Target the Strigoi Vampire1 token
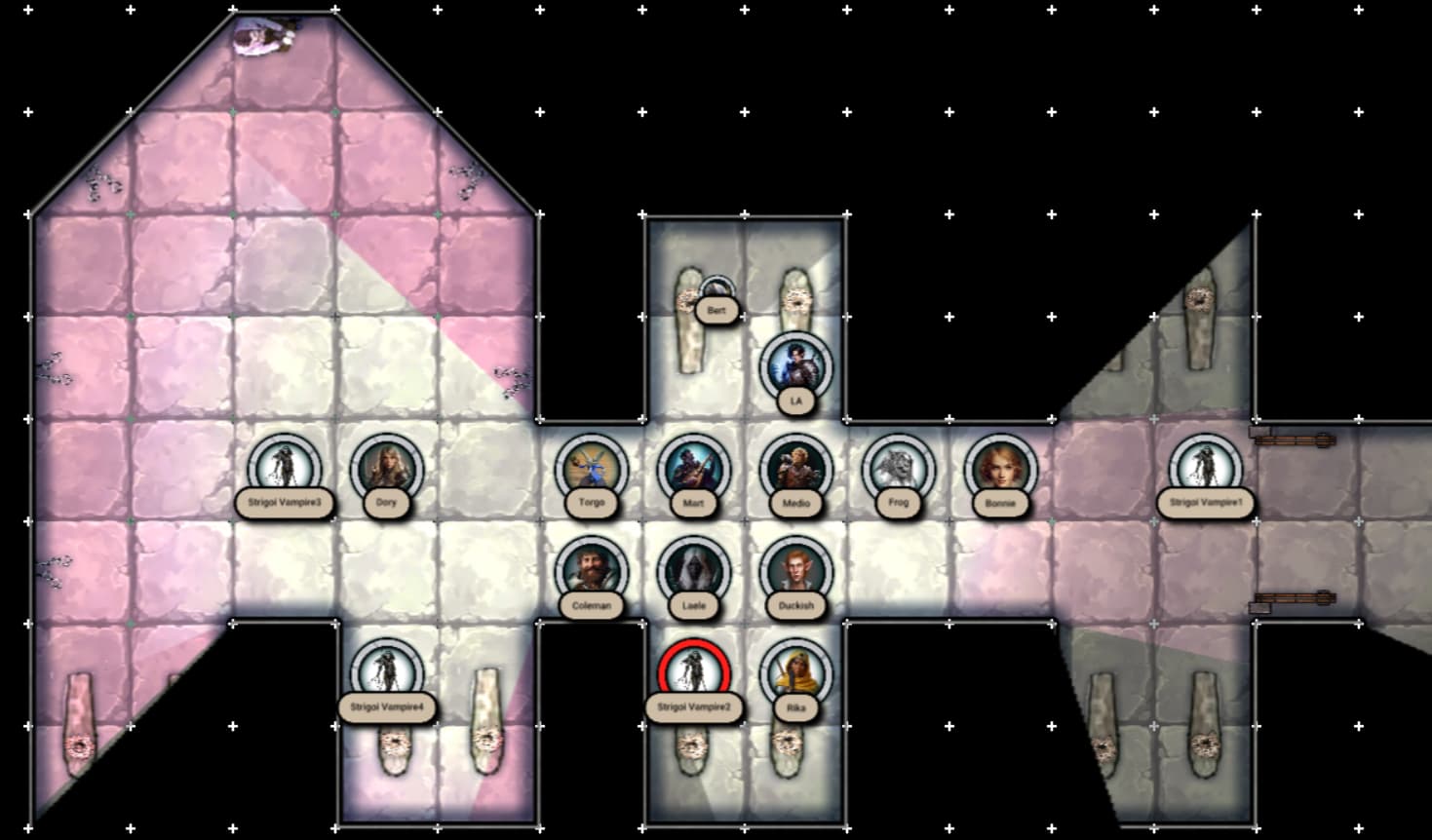 coord(1206,470)
